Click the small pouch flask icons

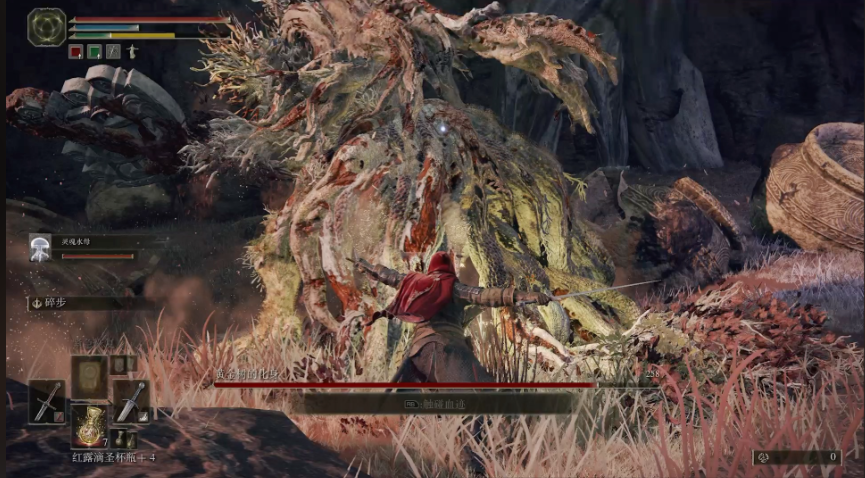click(x=122, y=438)
